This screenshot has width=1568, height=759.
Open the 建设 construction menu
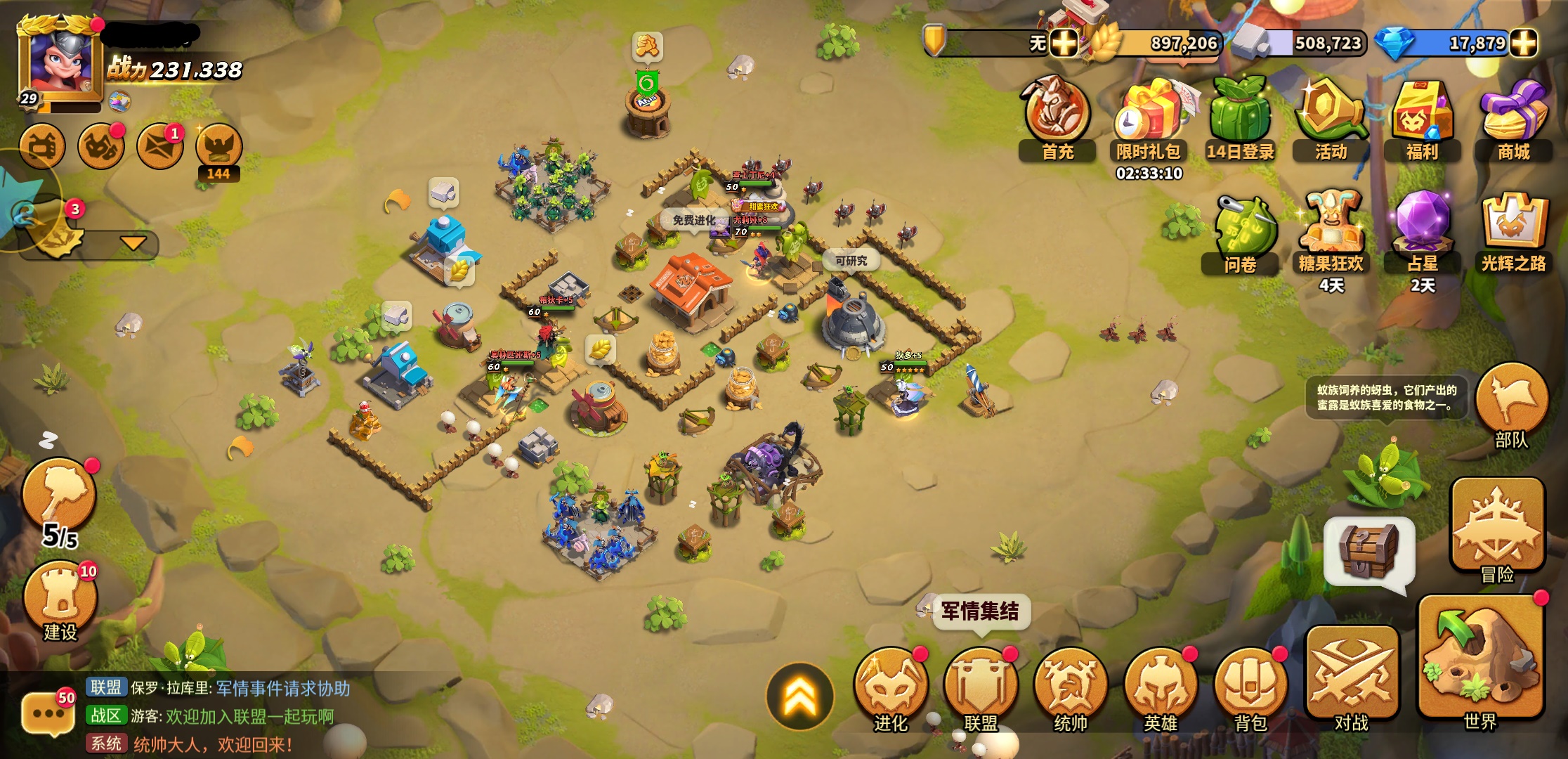click(x=60, y=597)
